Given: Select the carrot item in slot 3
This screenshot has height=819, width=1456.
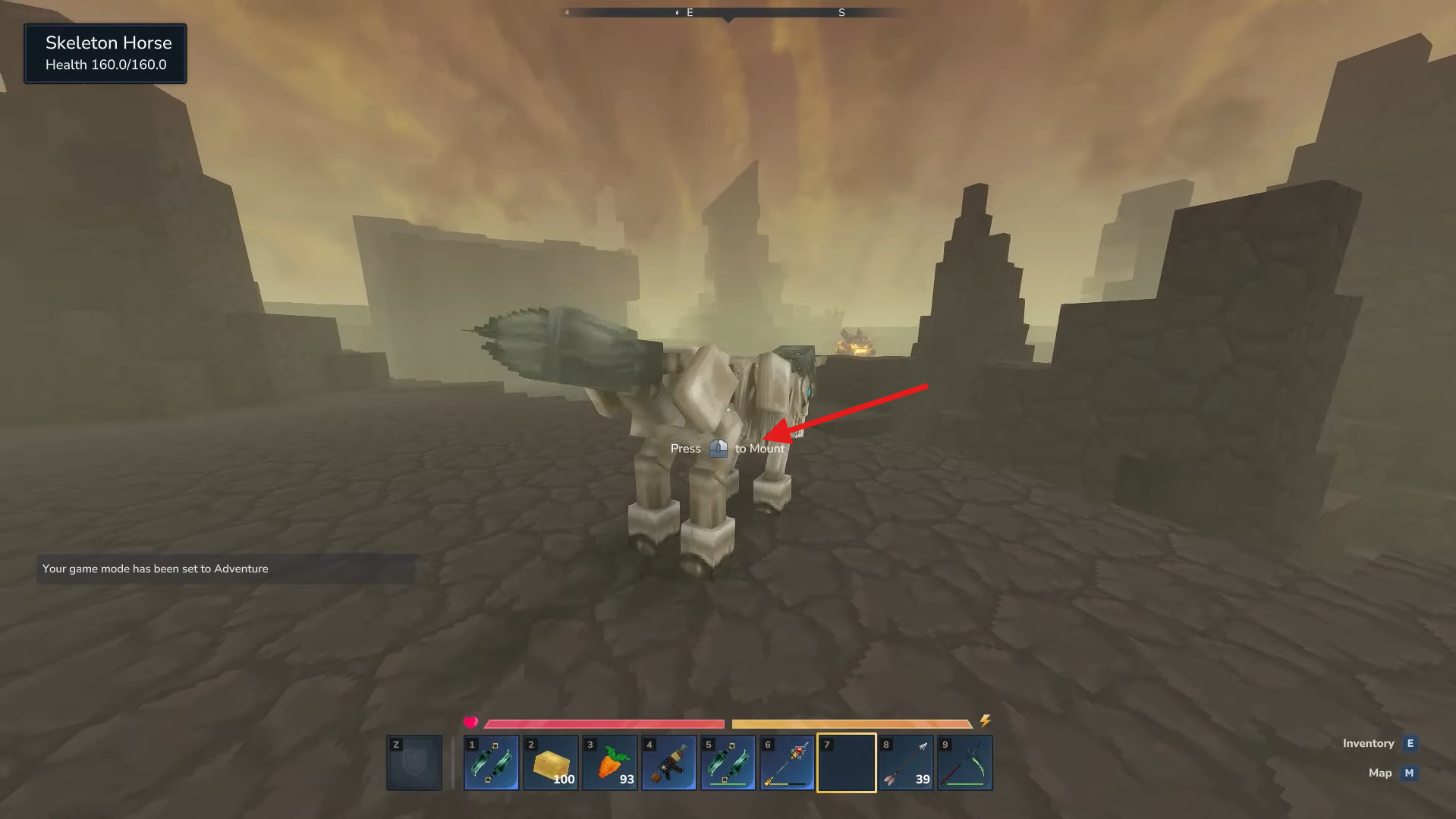Looking at the screenshot, I should tap(609, 762).
